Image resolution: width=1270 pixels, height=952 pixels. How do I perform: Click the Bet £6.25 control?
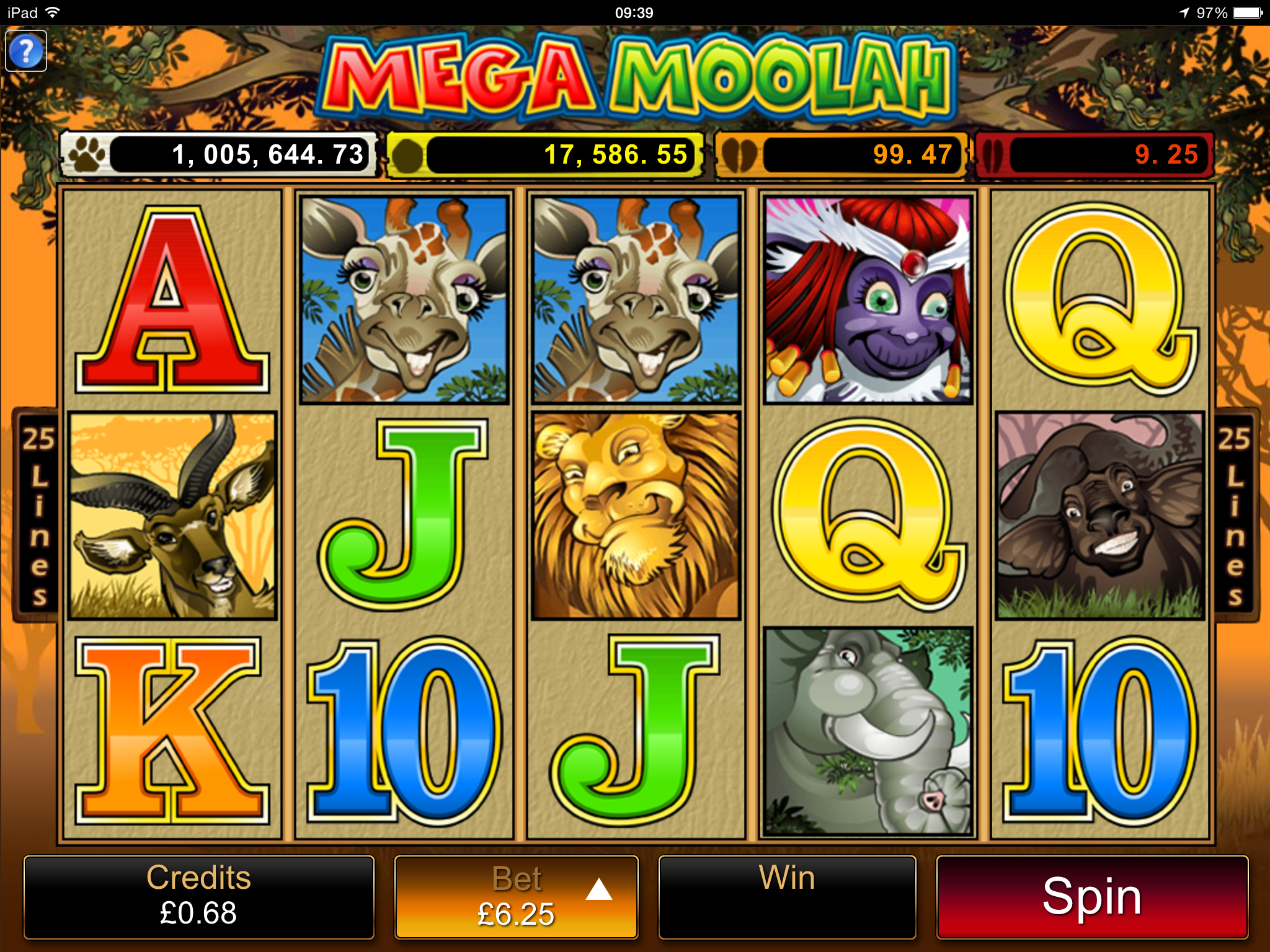517,897
